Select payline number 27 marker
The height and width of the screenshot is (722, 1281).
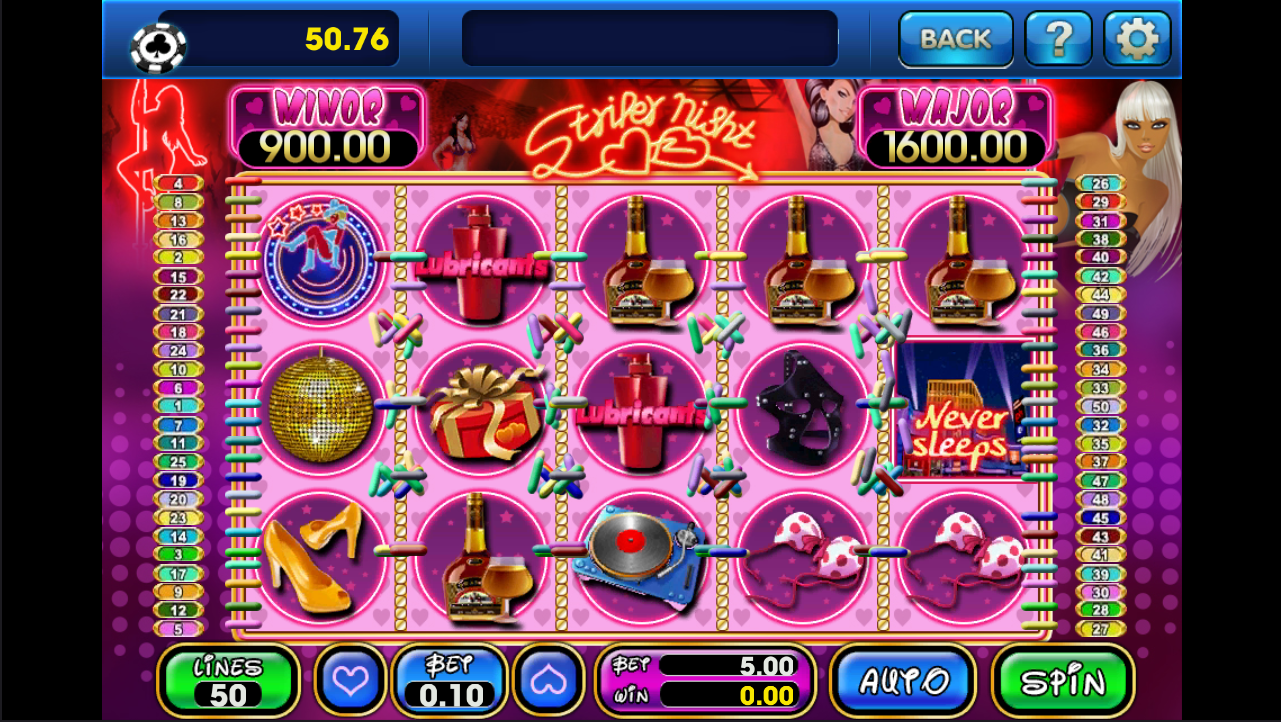click(1100, 629)
